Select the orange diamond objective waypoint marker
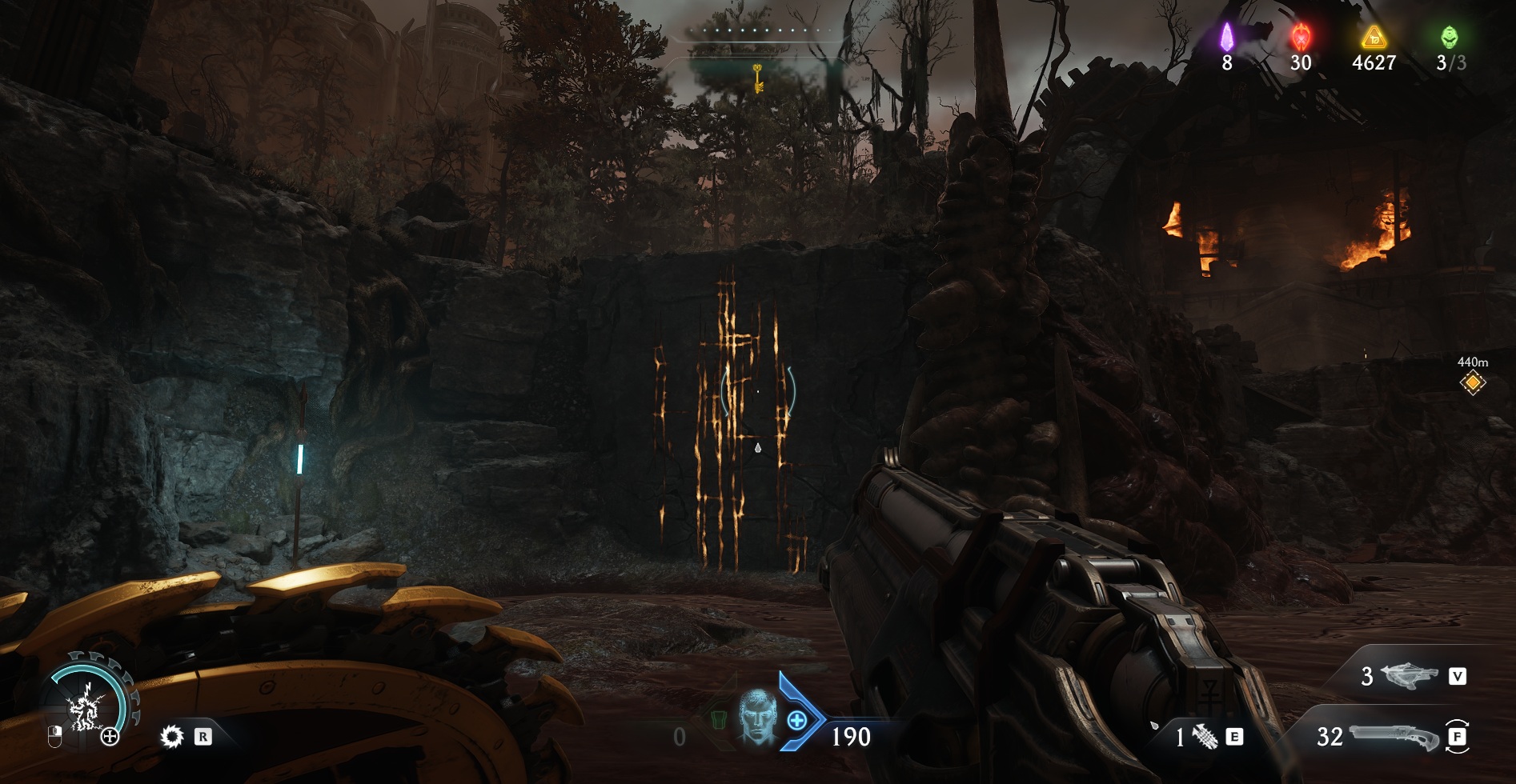Image resolution: width=1516 pixels, height=784 pixels. tap(1472, 383)
